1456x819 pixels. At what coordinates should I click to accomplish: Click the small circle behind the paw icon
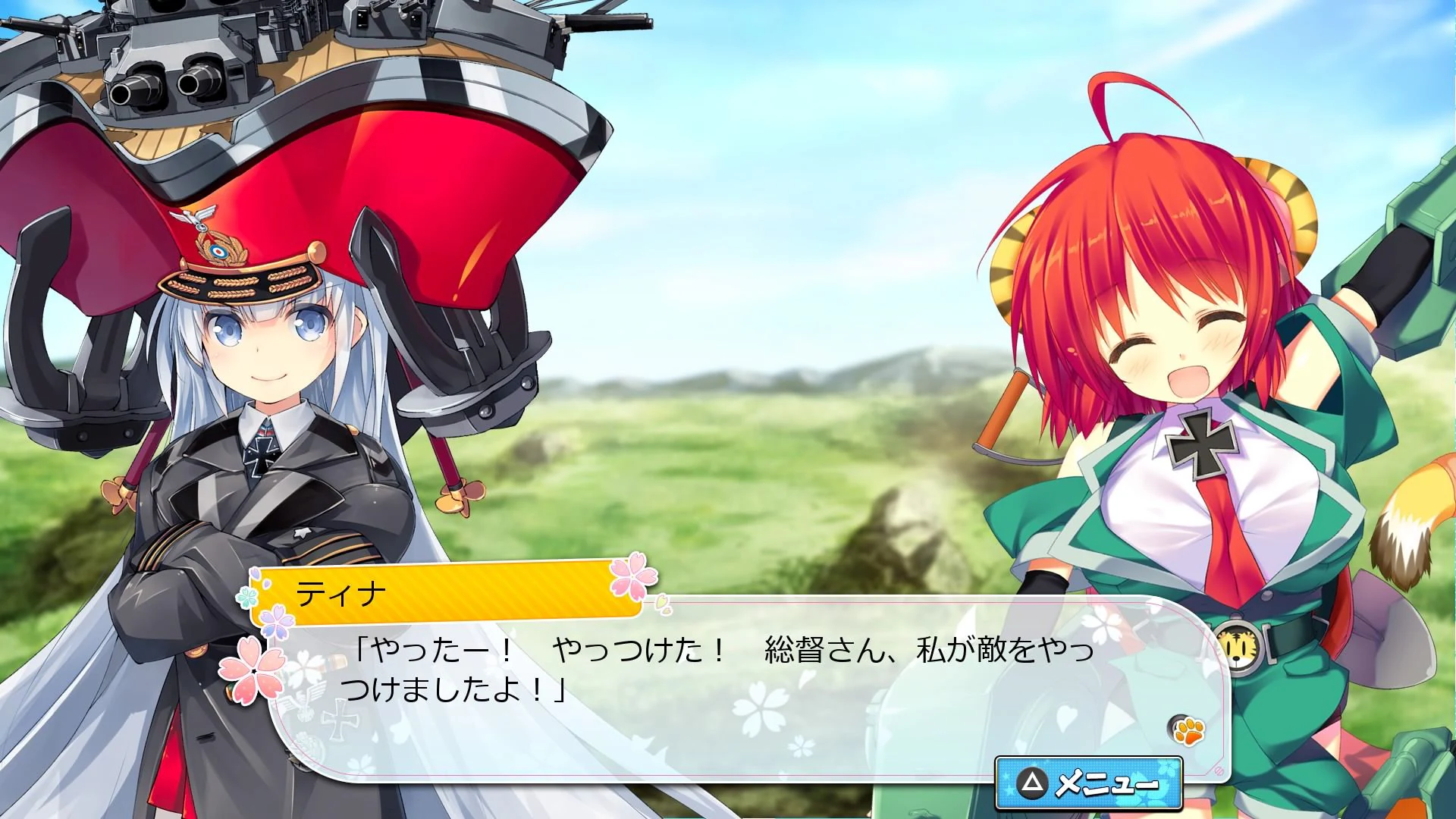click(x=1175, y=723)
